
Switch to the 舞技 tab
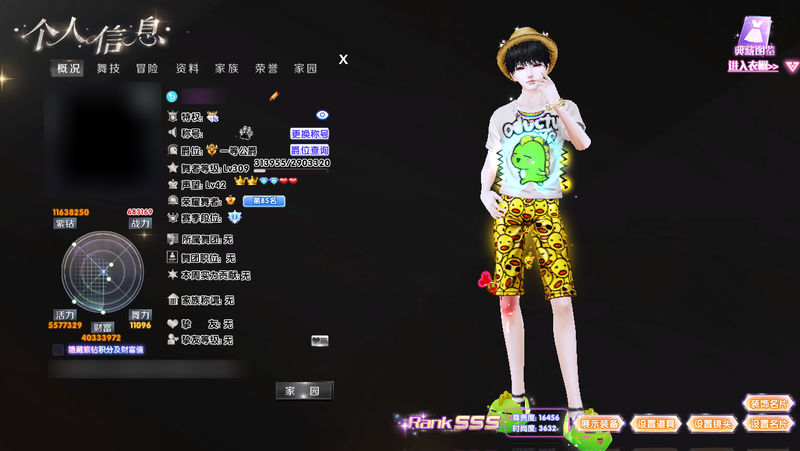(x=108, y=69)
